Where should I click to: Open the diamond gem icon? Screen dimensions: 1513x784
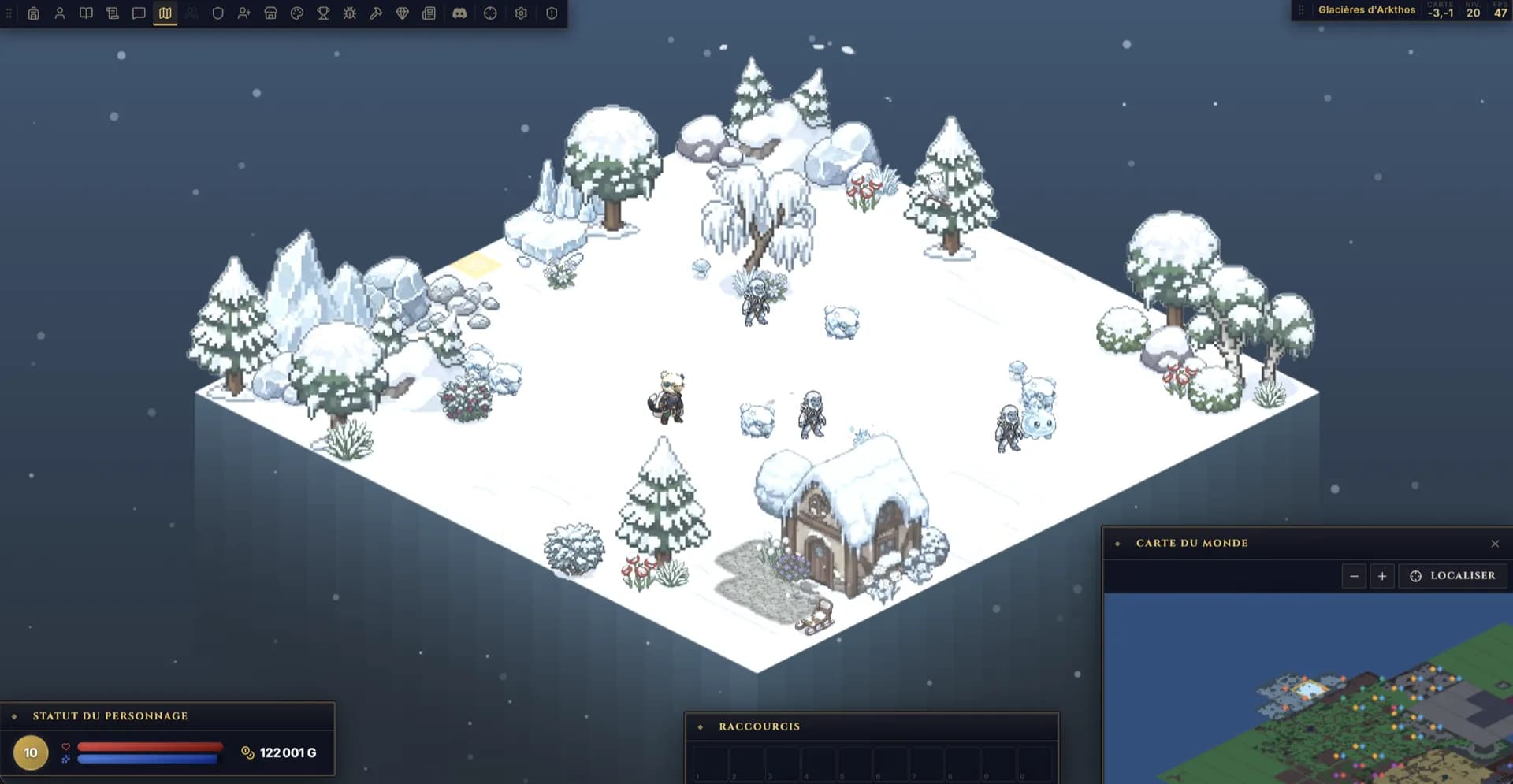[403, 13]
